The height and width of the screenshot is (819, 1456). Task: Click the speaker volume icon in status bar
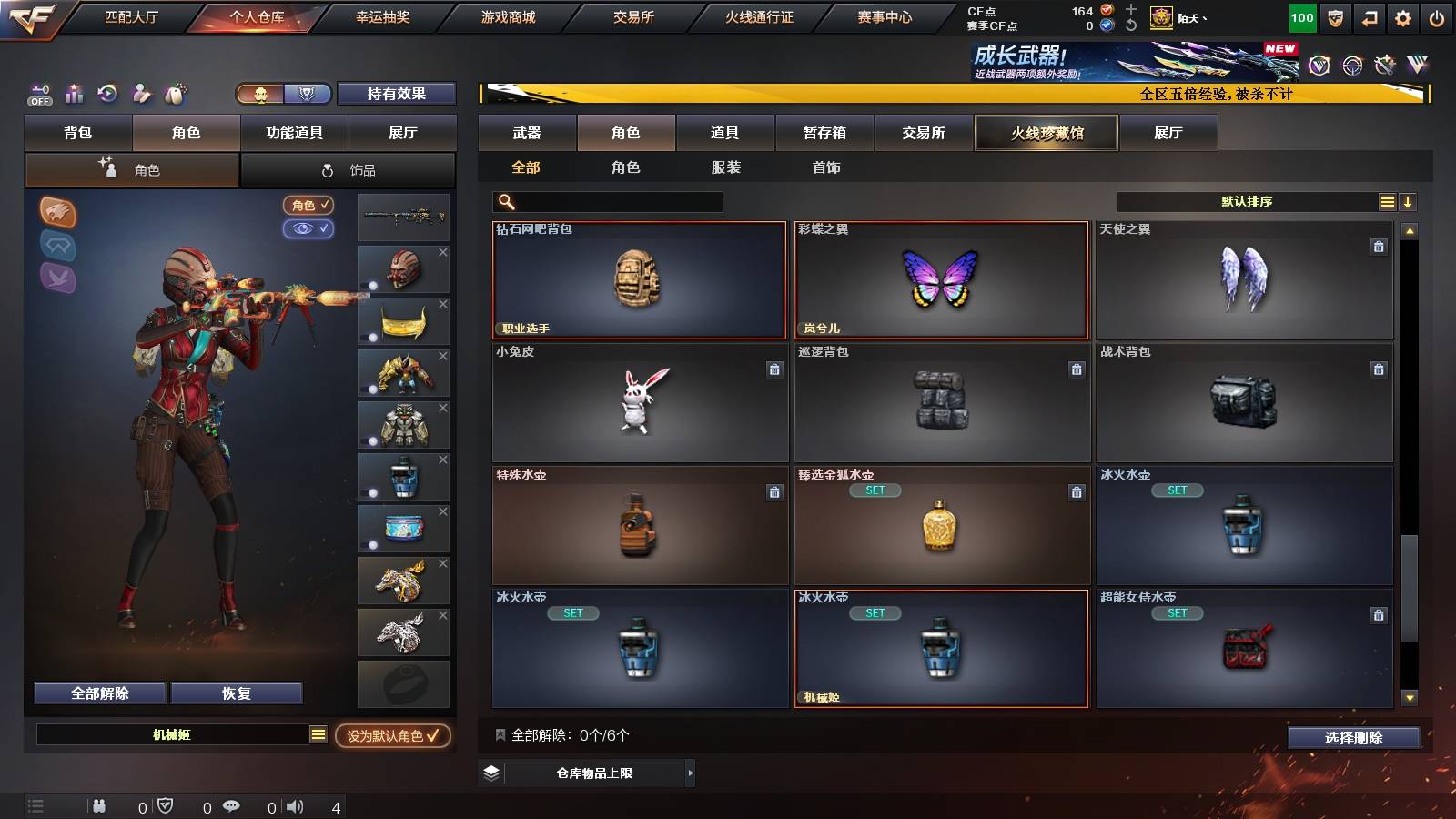click(294, 806)
